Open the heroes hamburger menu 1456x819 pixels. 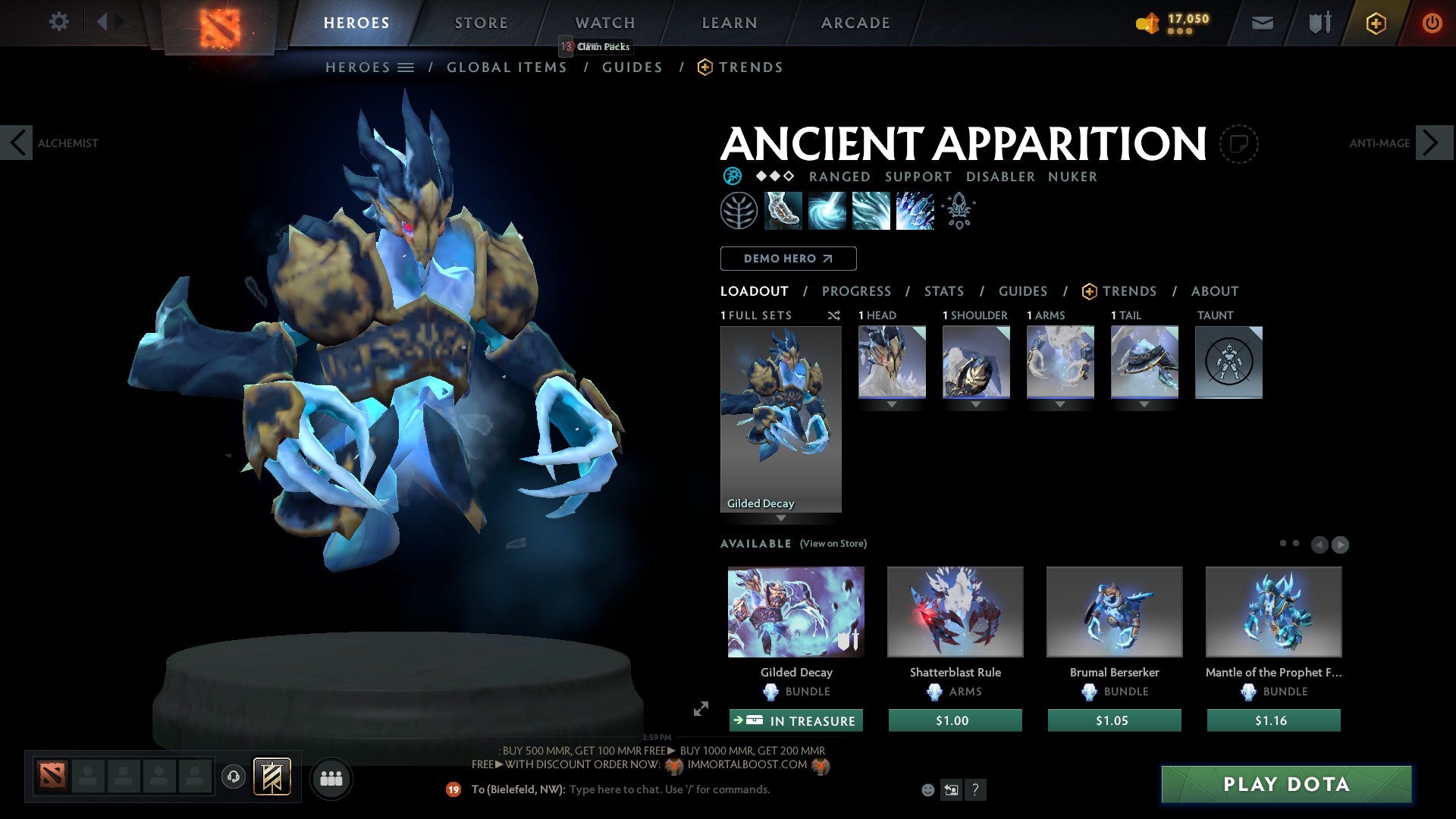(406, 67)
